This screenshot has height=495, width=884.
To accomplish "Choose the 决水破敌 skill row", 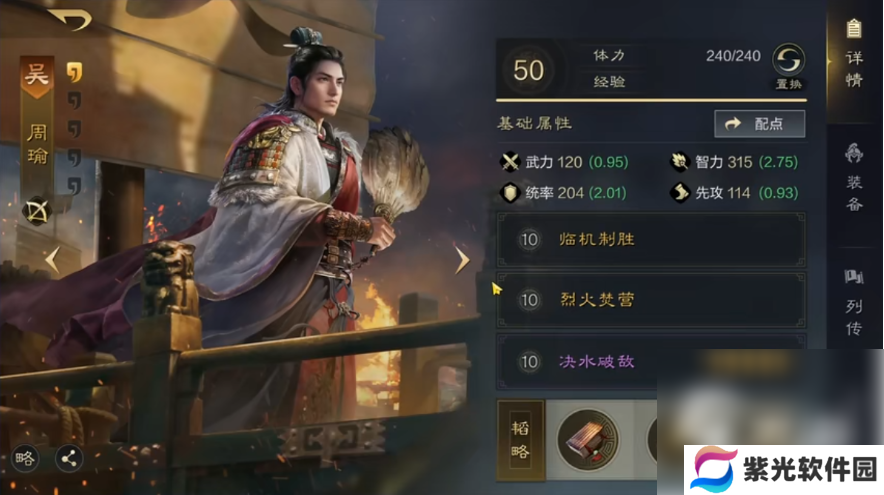I will pos(651,361).
